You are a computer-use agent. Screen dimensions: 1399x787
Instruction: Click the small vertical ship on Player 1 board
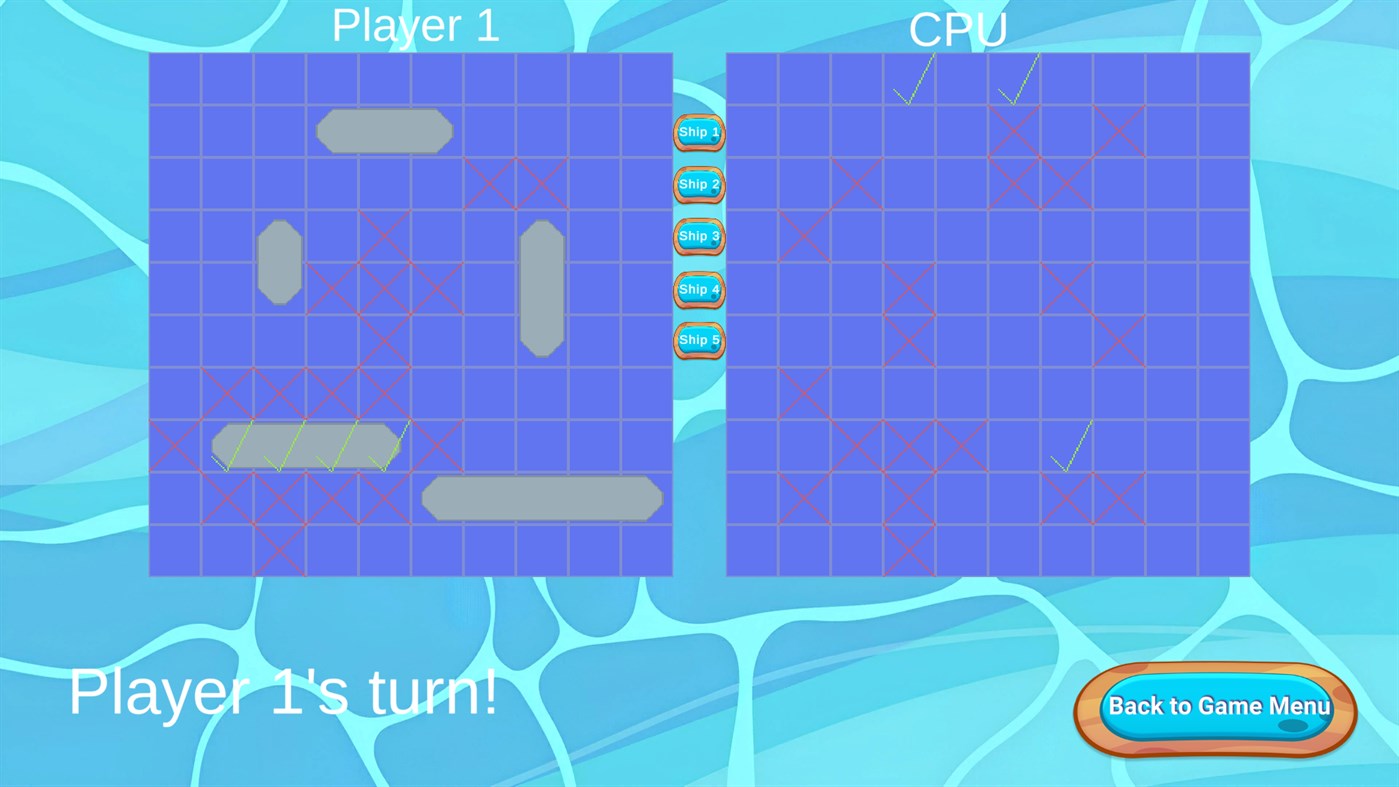click(x=279, y=261)
